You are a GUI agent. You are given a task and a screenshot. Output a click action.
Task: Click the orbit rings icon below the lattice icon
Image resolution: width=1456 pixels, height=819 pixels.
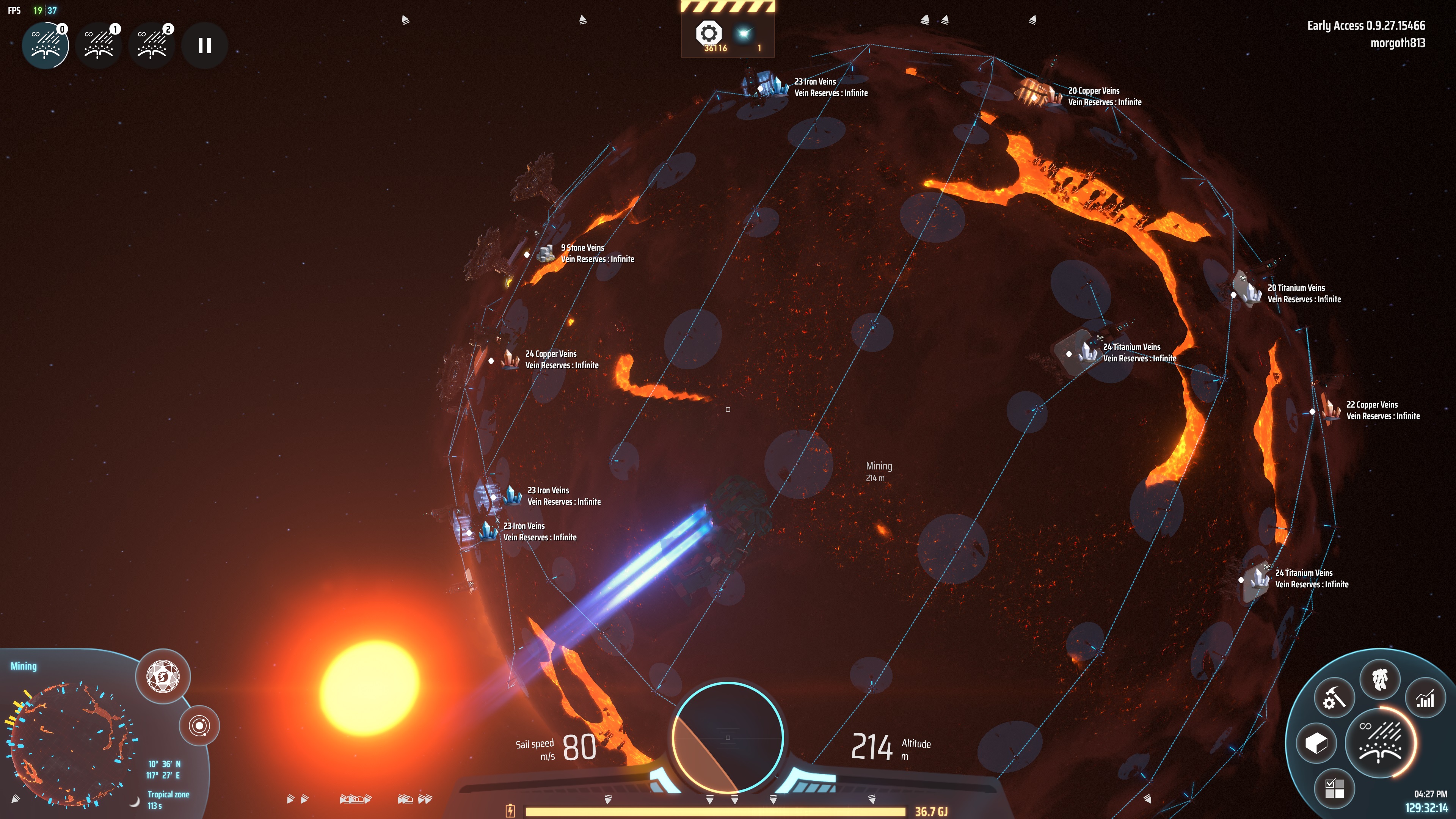click(199, 726)
